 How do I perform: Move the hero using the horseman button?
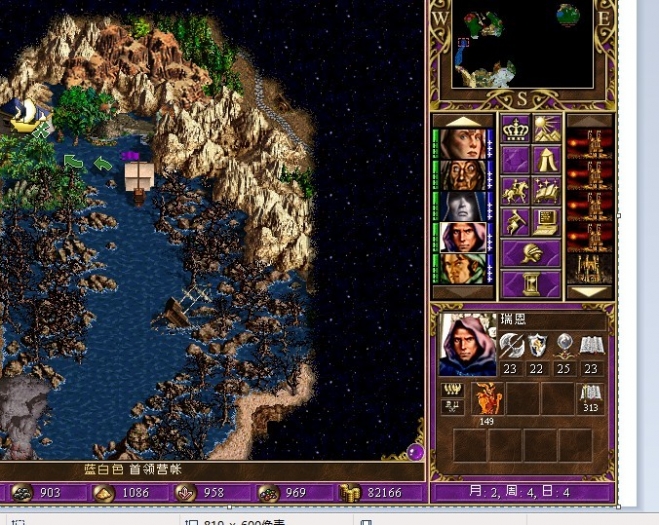click(x=516, y=191)
